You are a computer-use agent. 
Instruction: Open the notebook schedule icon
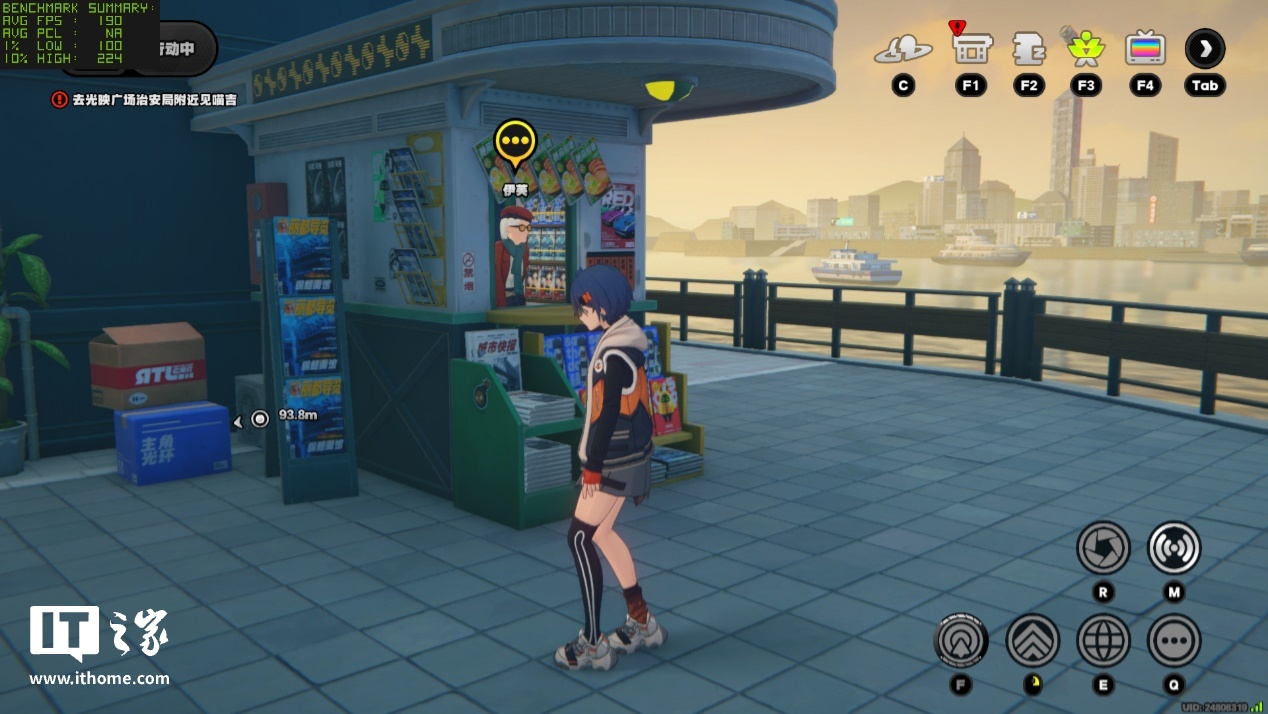(x=1028, y=48)
